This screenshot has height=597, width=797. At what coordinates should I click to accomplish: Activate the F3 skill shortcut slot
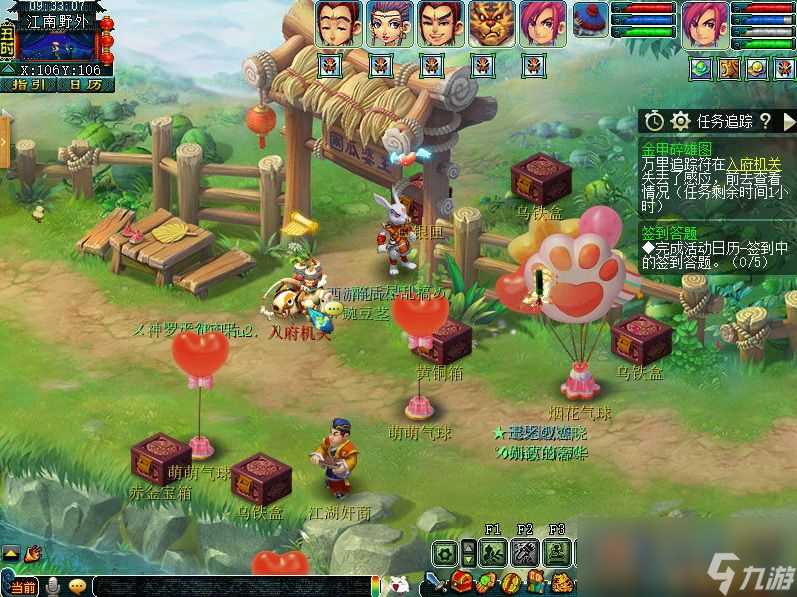(557, 551)
